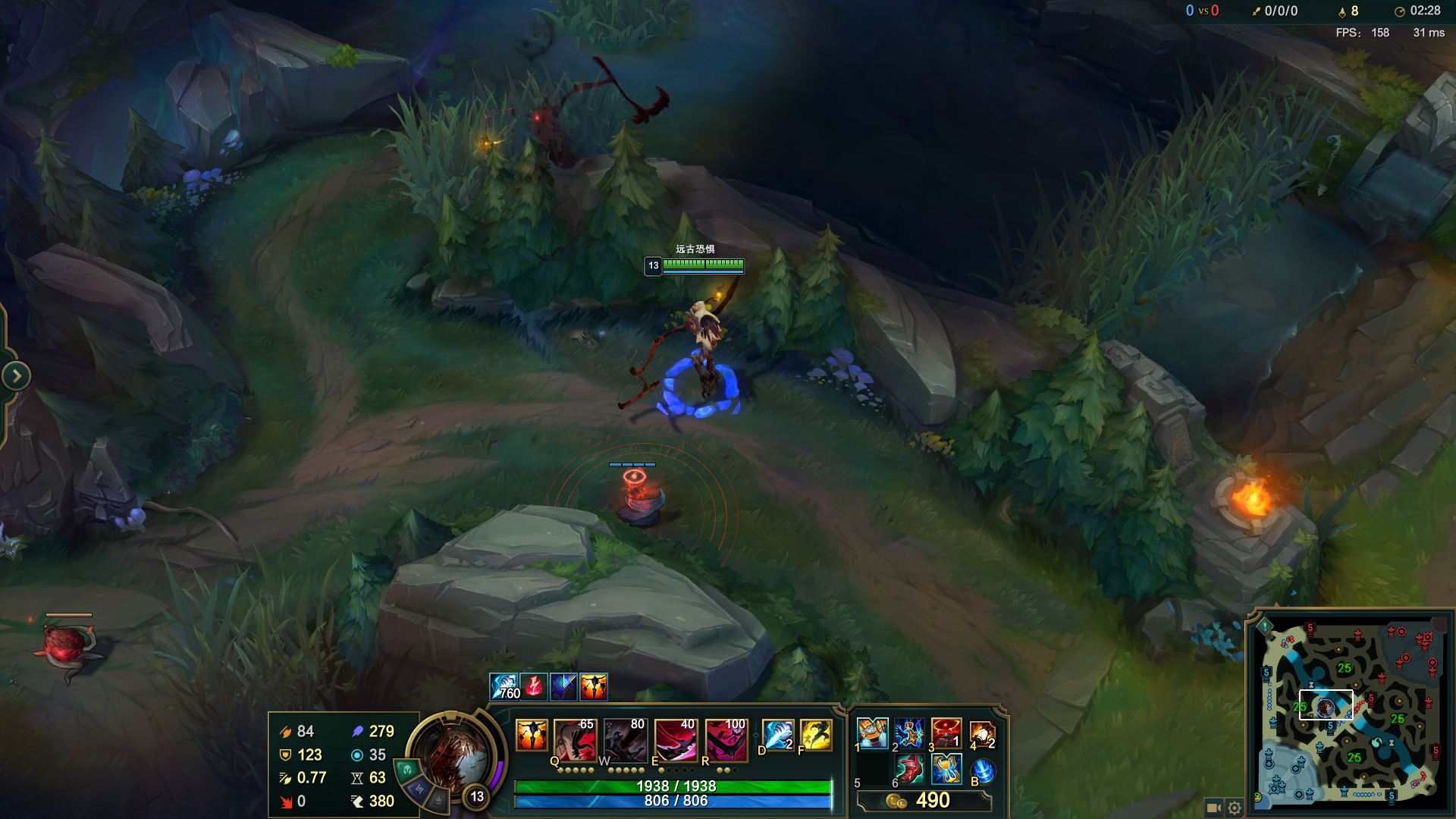The height and width of the screenshot is (819, 1456).
Task: Activate the hourglass item icon
Action: click(946, 770)
